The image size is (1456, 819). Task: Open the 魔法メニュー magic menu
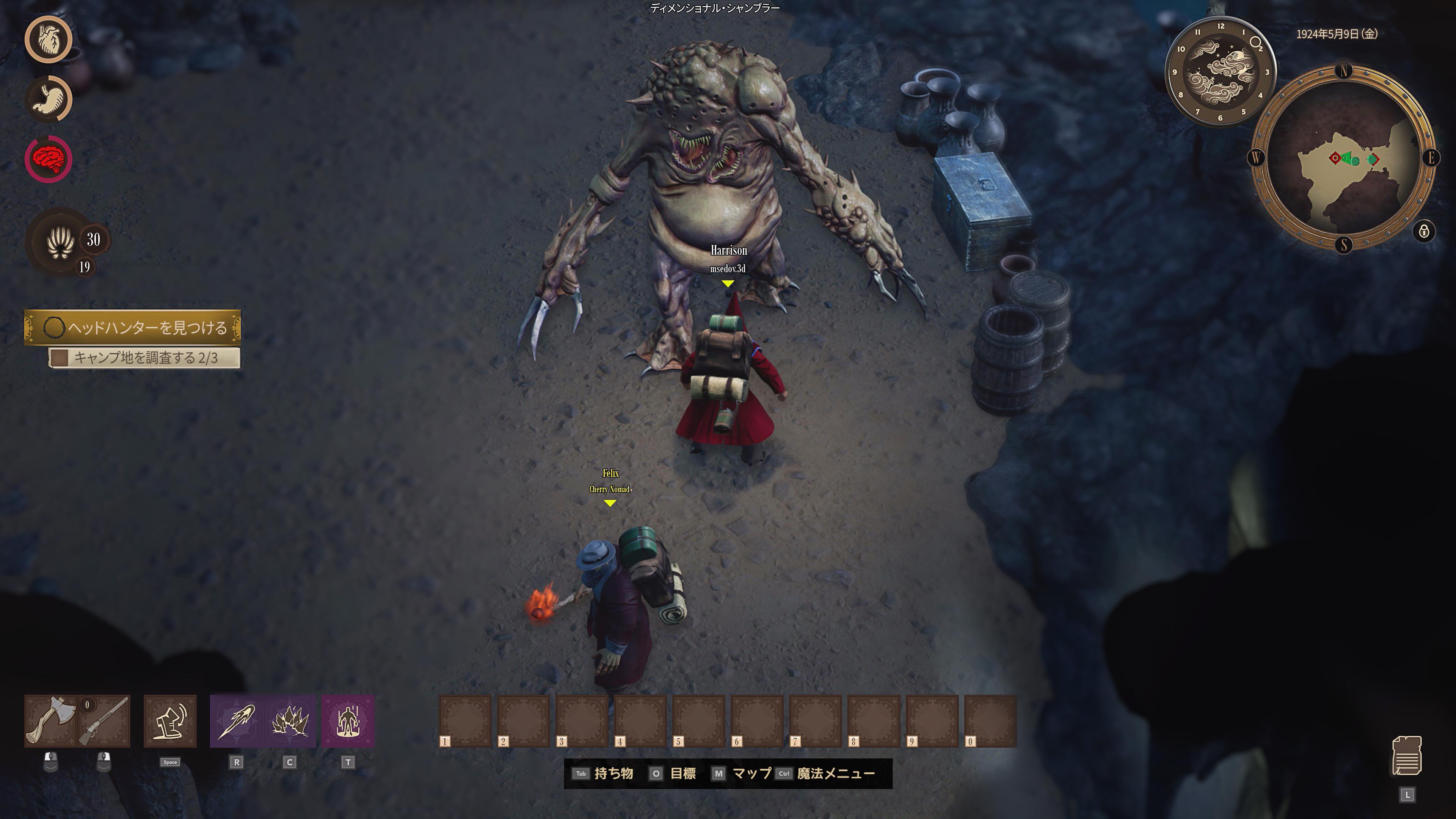(826, 774)
